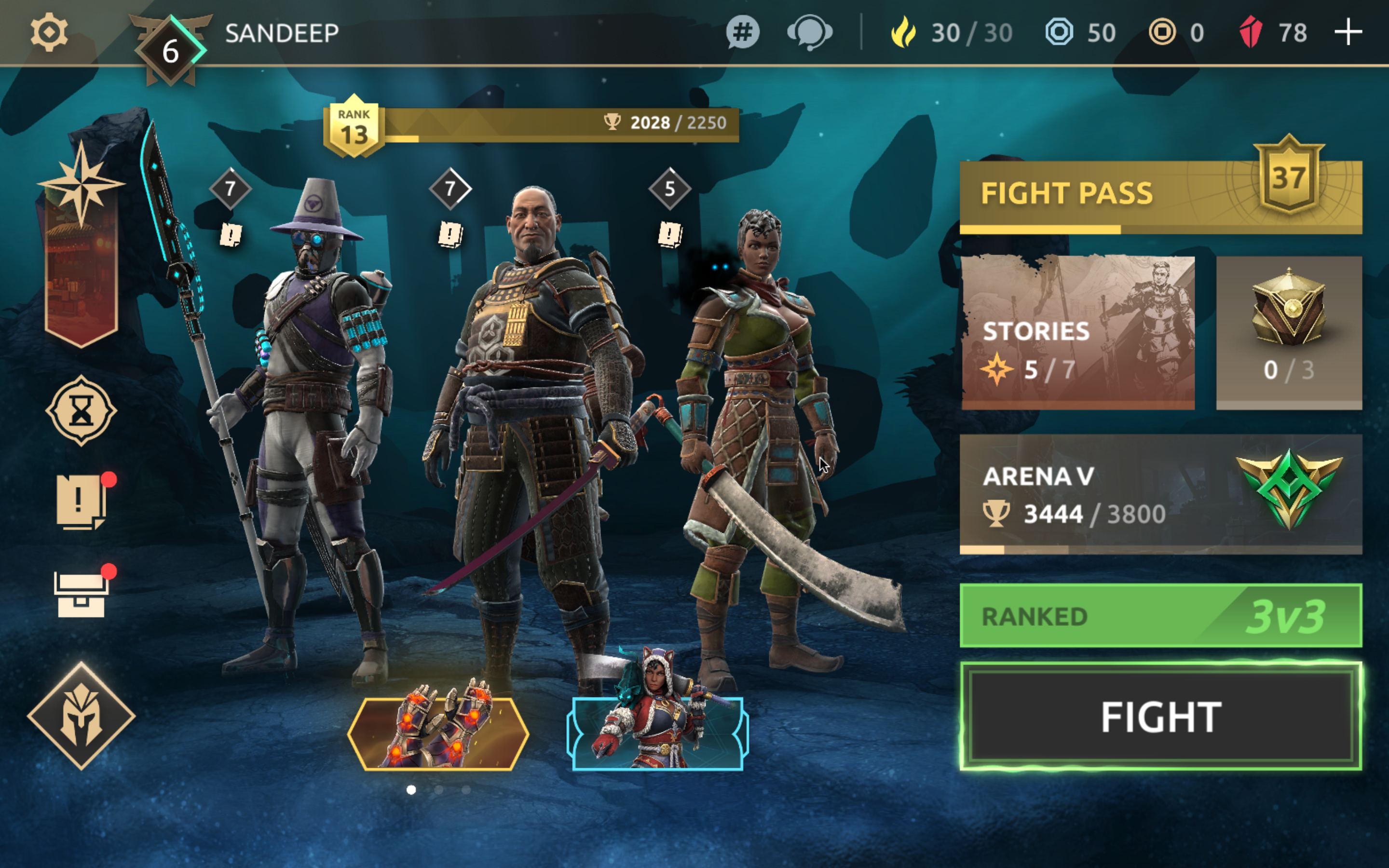The width and height of the screenshot is (1389, 868).
Task: Select the glowing gauntlets offer banner
Action: click(x=438, y=732)
